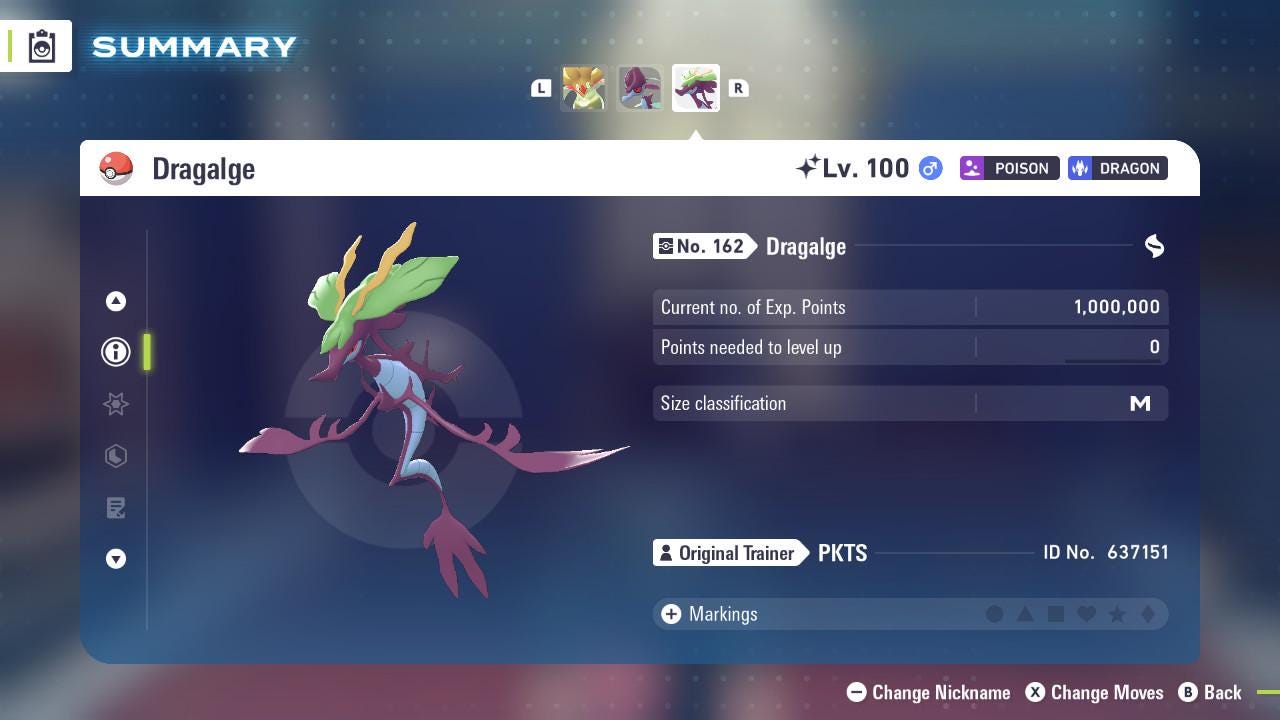Open the memo notes panel in sidebar
This screenshot has width=1280, height=720.
(115, 508)
